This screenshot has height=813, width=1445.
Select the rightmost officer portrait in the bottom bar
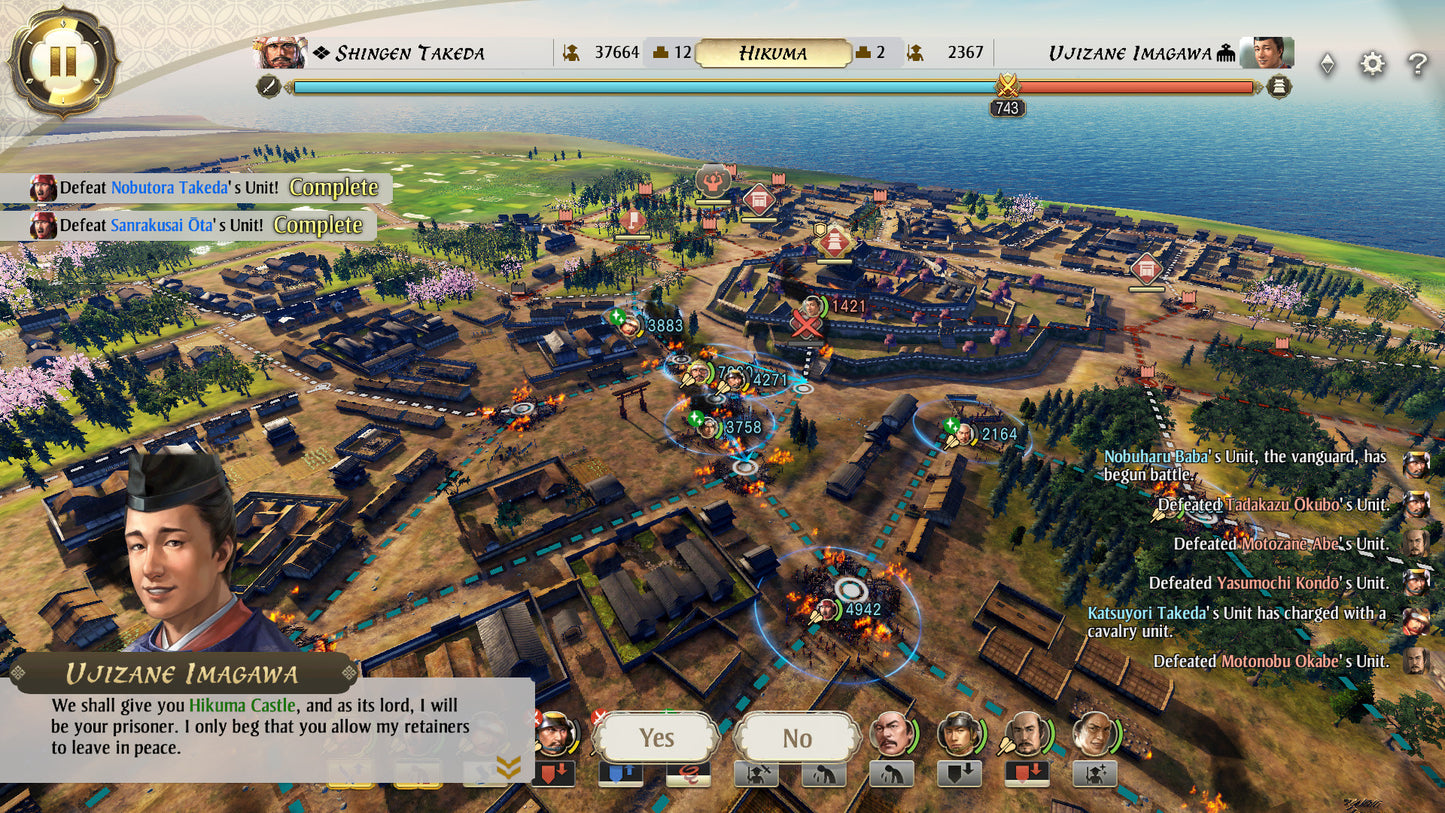1093,735
